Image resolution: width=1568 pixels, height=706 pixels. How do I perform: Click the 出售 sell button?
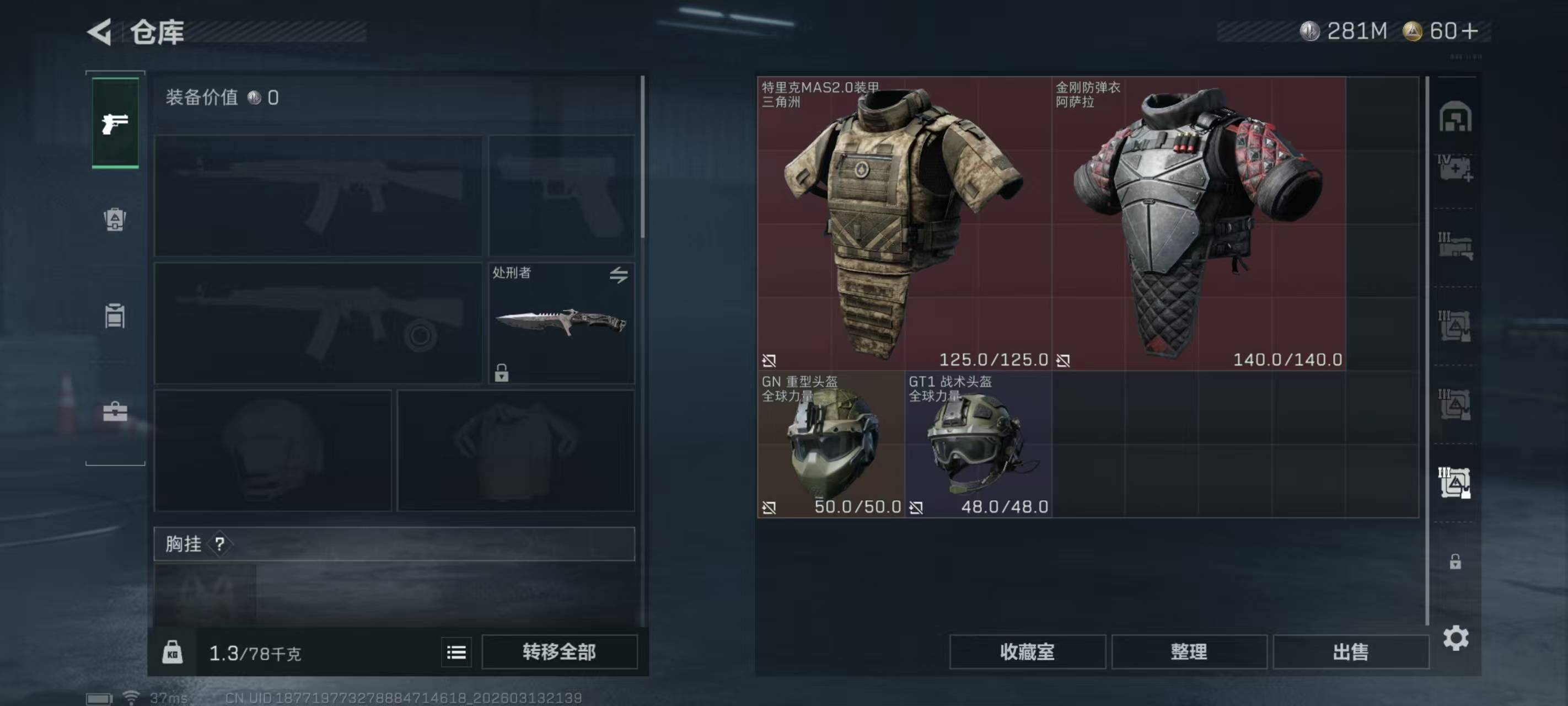(x=1350, y=652)
